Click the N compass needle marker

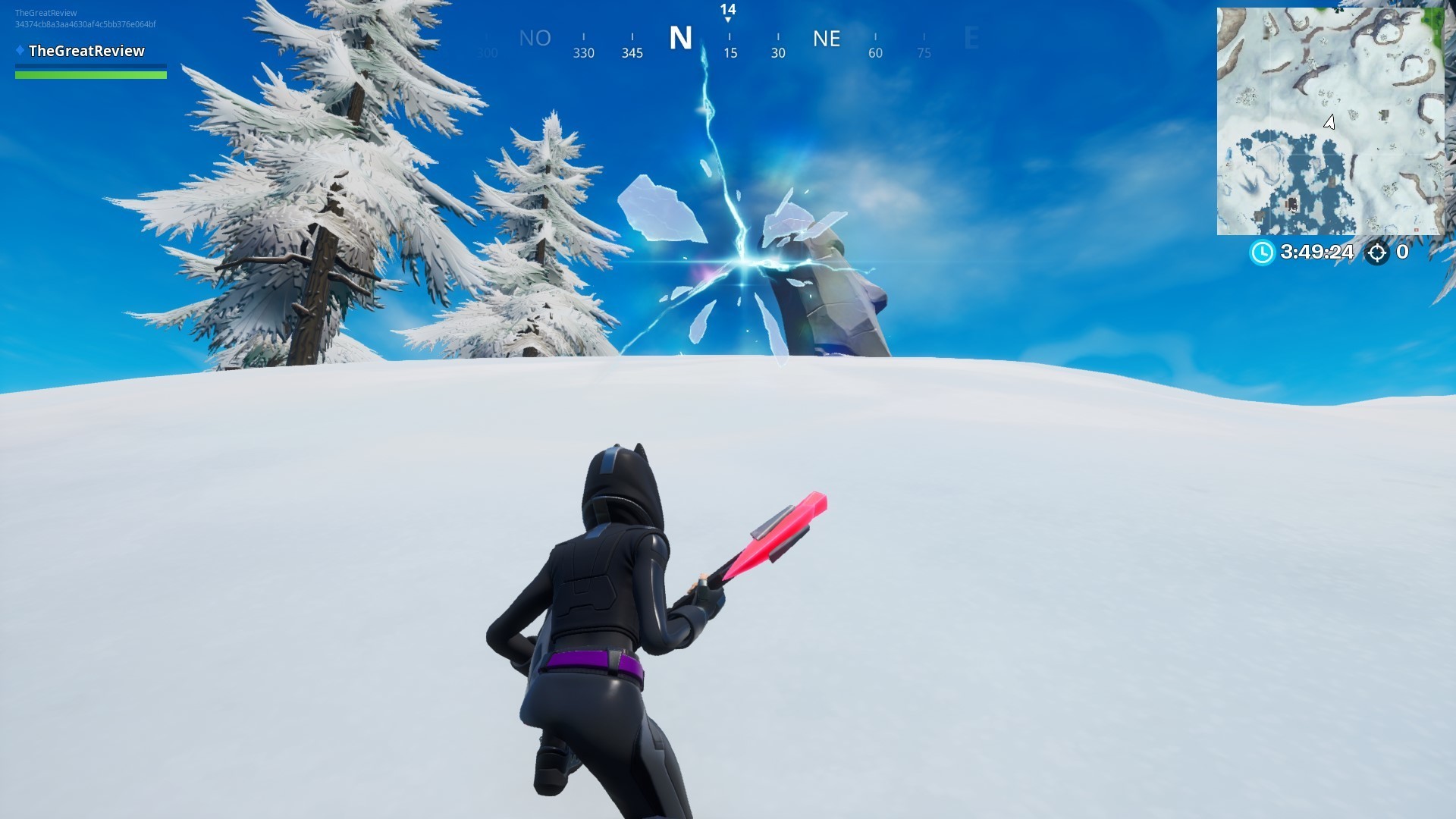[680, 39]
